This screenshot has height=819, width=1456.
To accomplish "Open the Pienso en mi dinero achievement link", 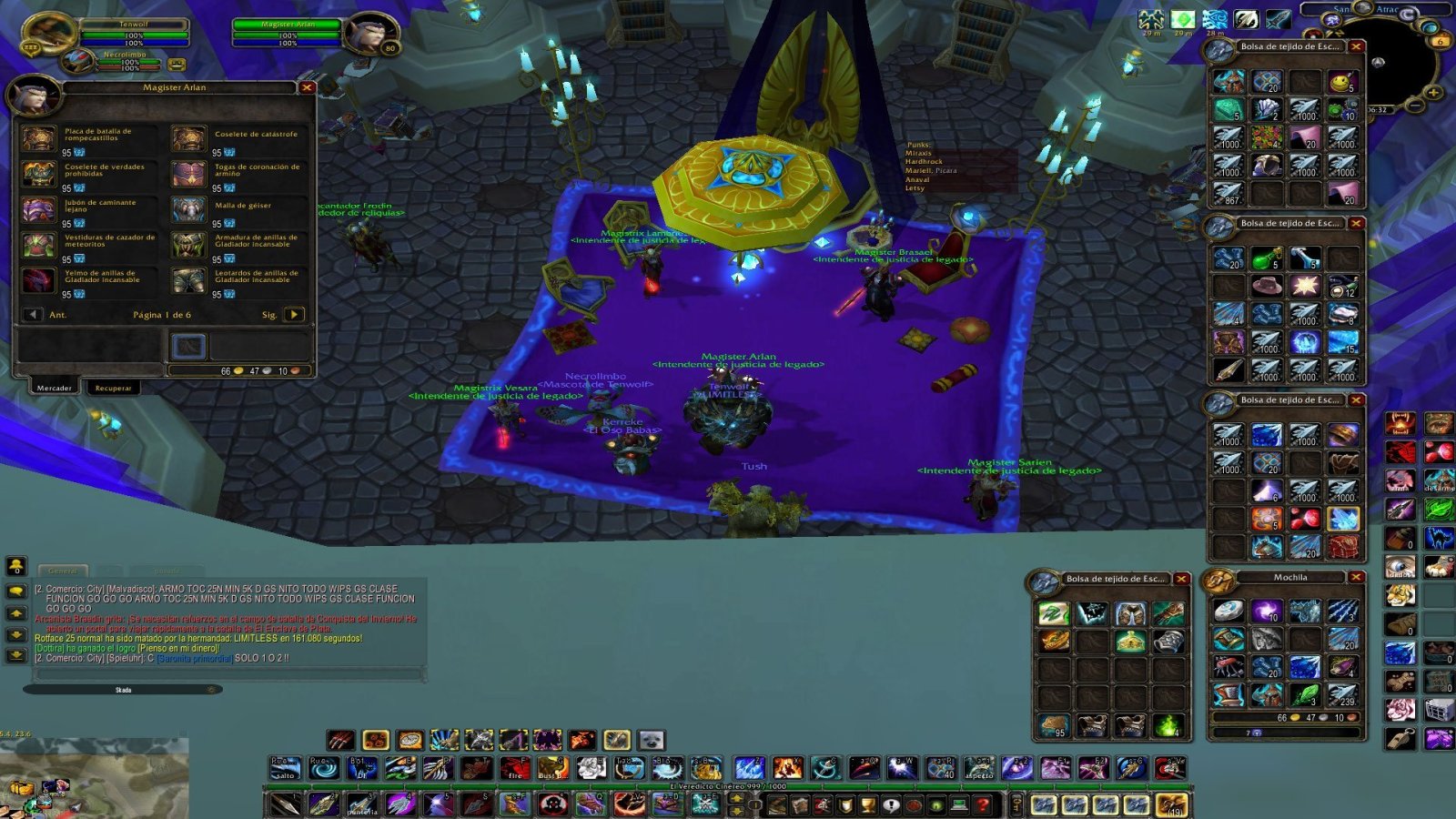I will (177, 649).
